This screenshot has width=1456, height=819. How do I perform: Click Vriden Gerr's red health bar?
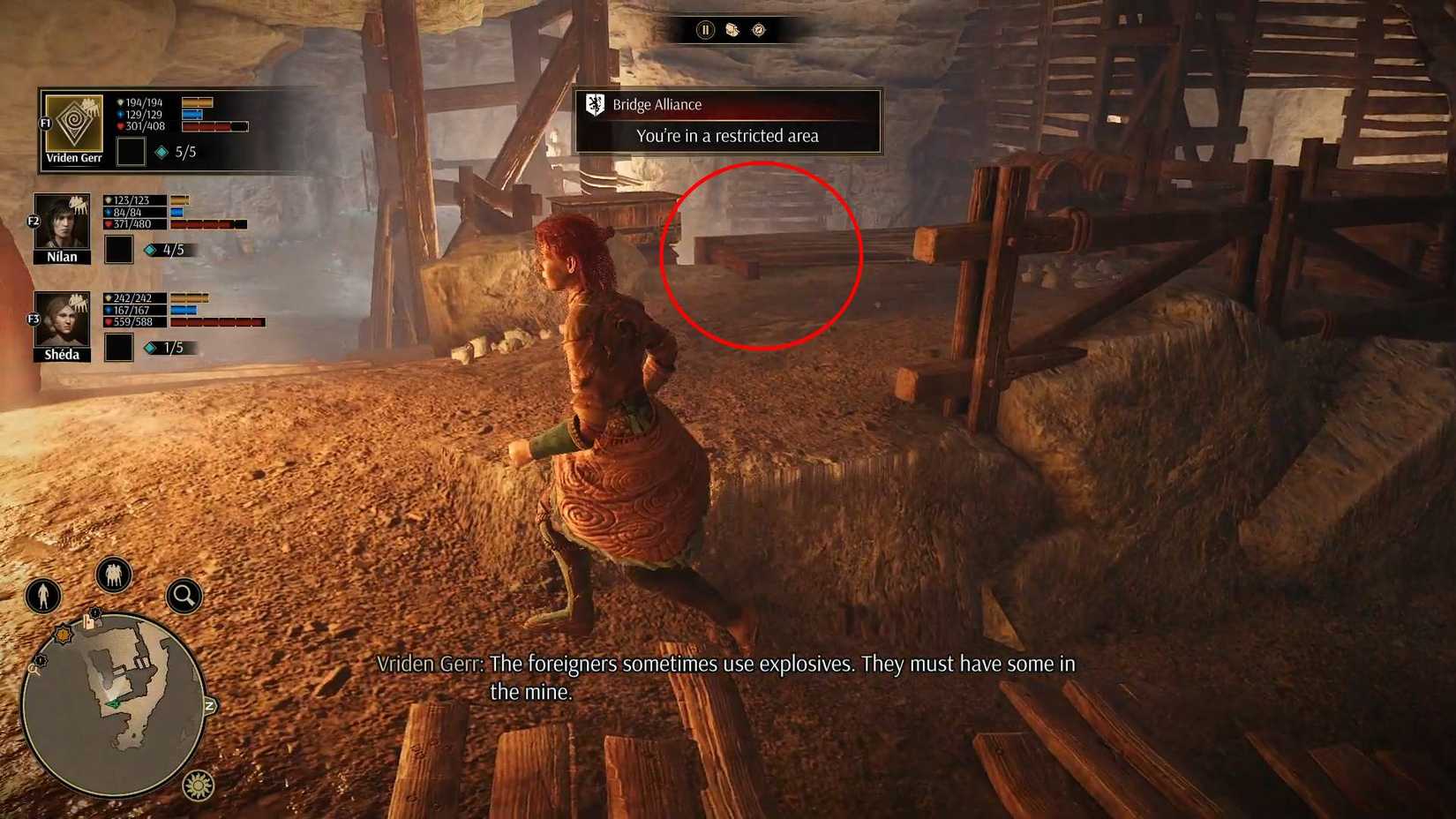point(214,125)
